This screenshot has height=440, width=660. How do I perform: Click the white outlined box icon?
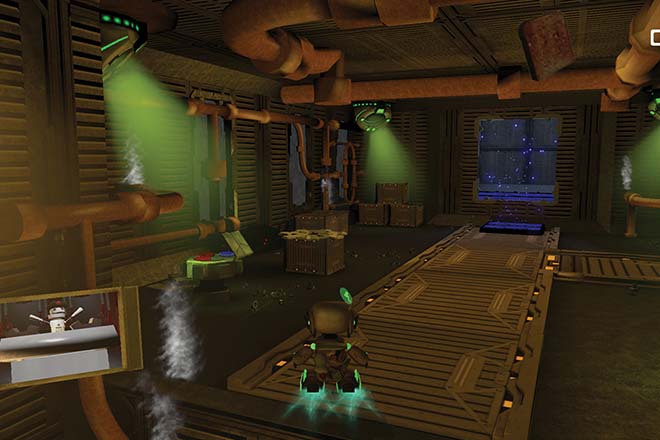click(x=655, y=38)
